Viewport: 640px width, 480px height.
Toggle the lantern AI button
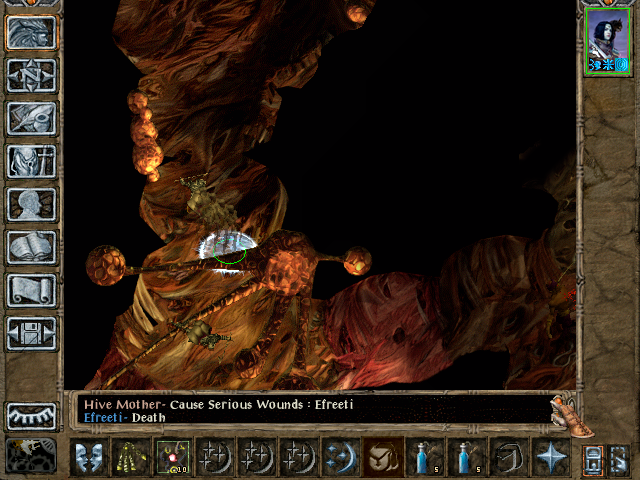592,458
